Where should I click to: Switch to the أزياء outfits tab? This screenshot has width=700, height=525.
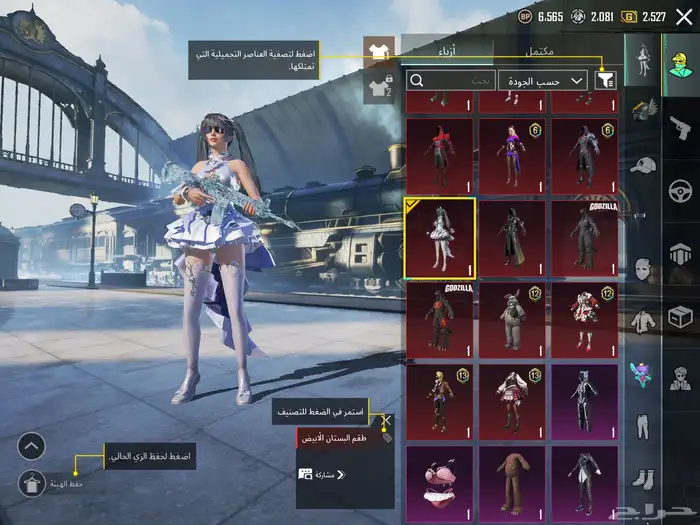coord(447,50)
